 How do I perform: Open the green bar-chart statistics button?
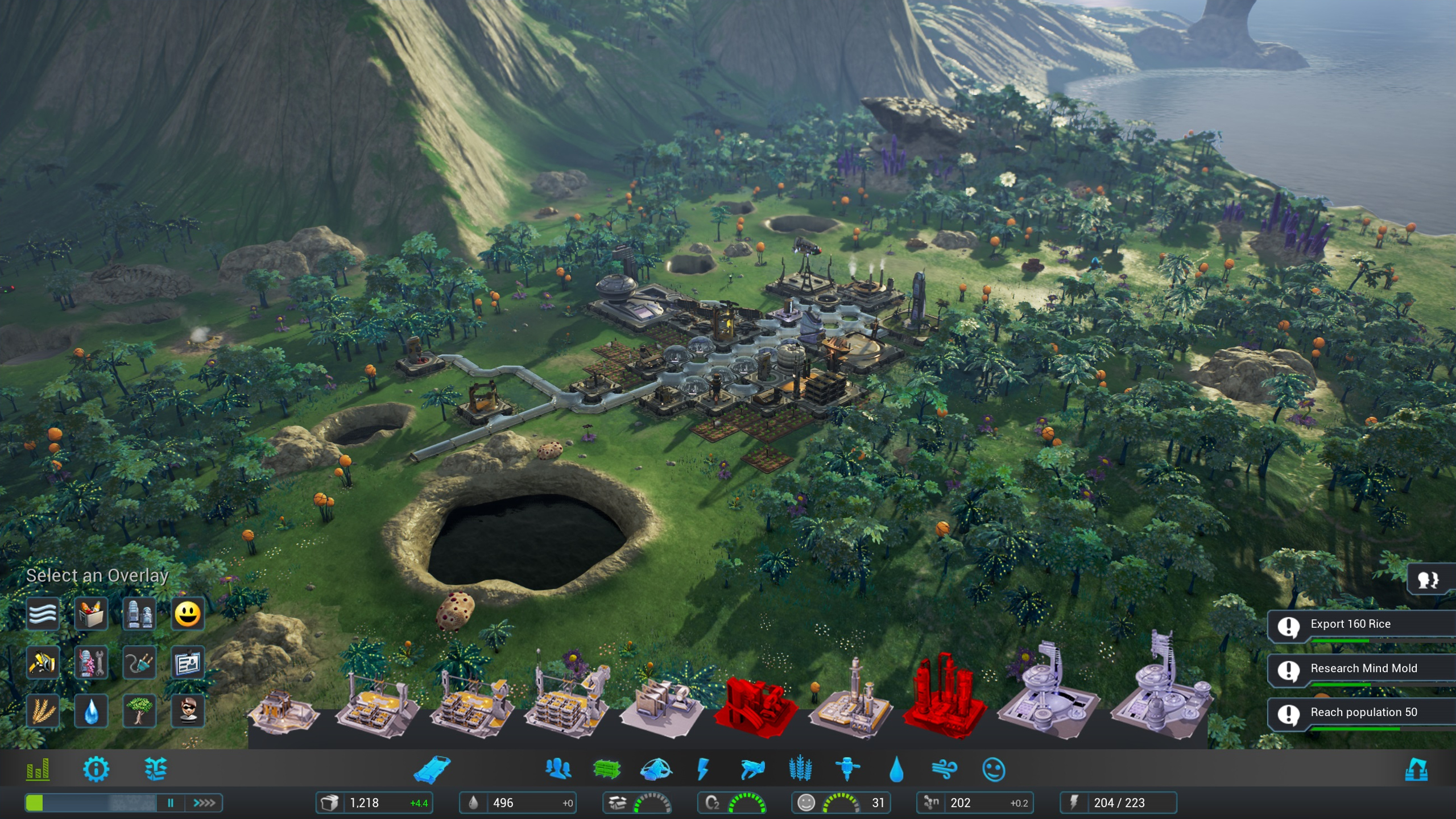point(38,770)
